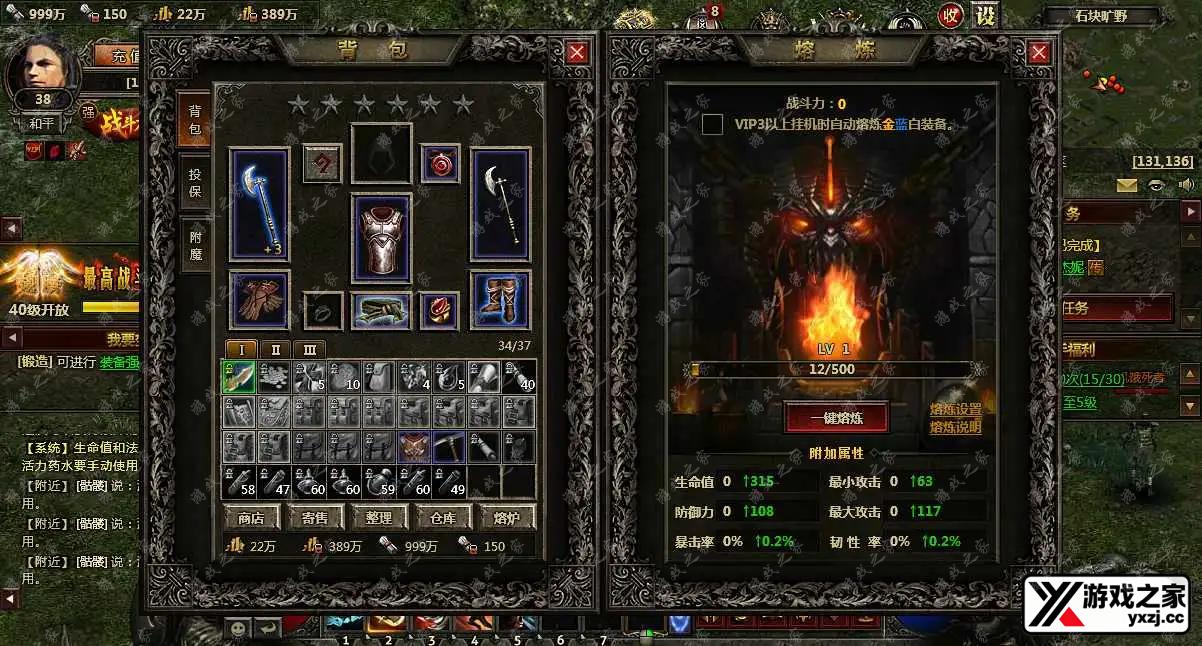Toggle the VIP3 auto-smelt checkbox

coord(713,124)
